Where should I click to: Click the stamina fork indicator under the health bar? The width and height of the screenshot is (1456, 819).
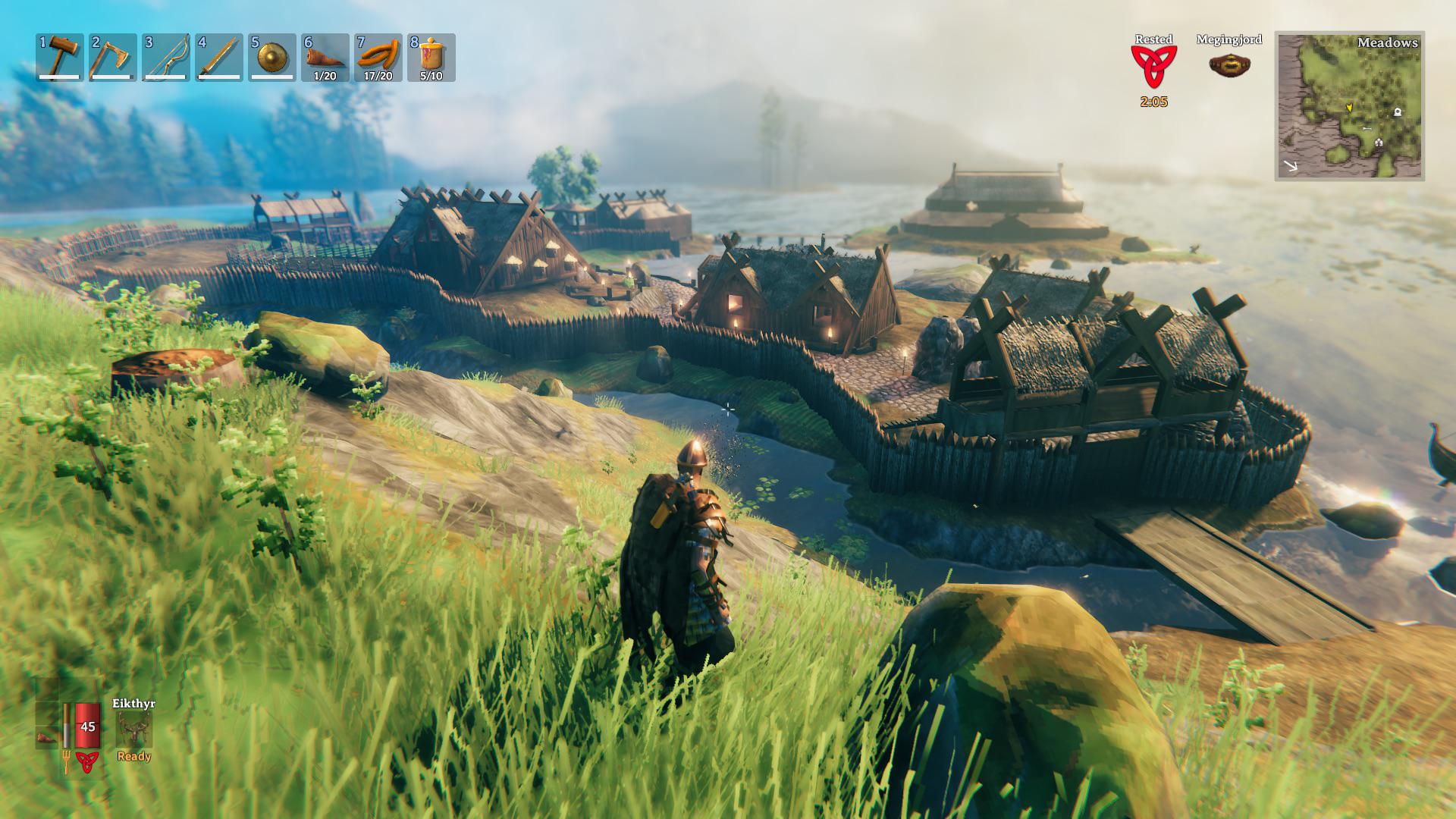click(67, 761)
